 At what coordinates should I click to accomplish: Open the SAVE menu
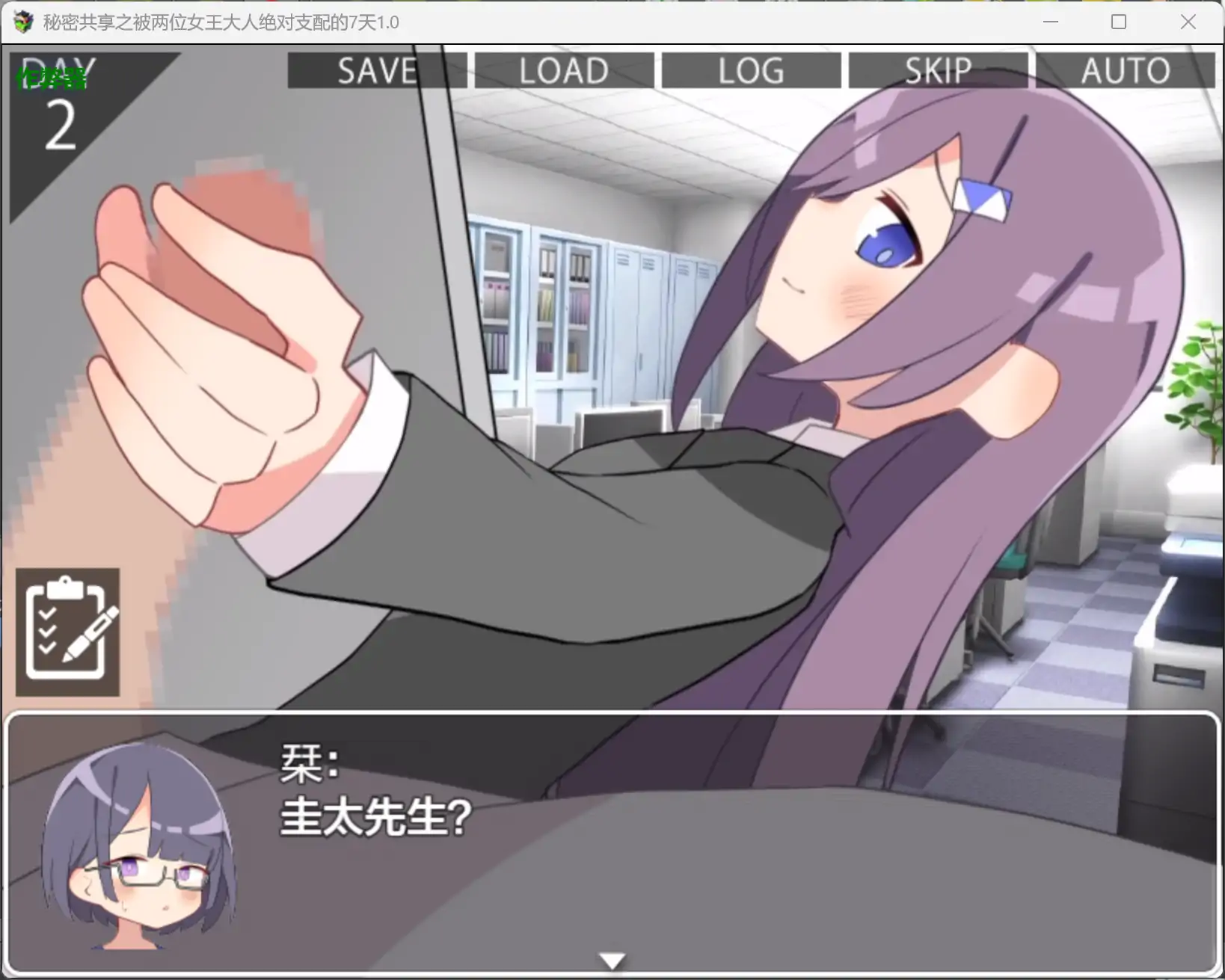[378, 70]
